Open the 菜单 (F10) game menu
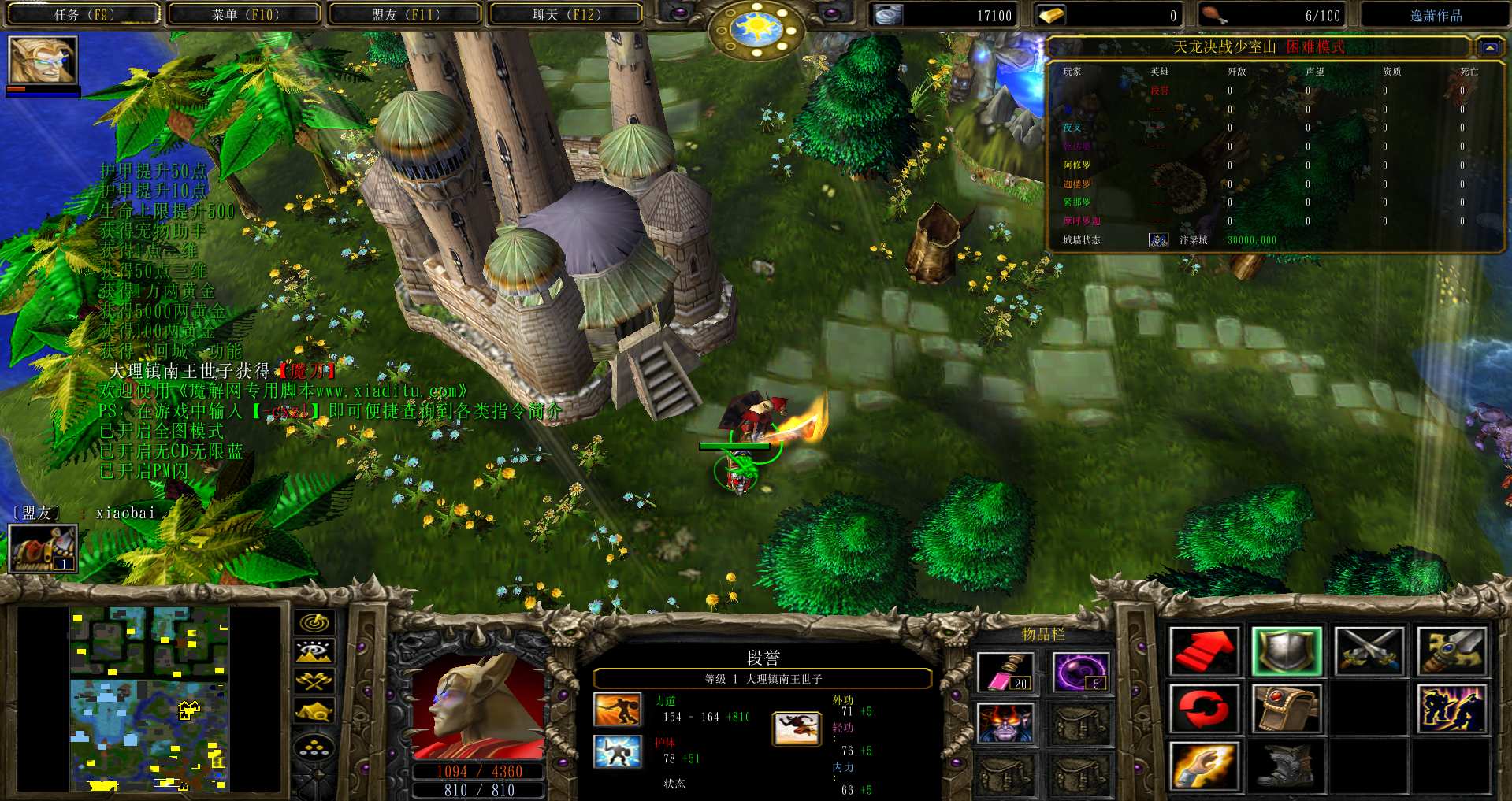The width and height of the screenshot is (1512, 801). (x=244, y=14)
